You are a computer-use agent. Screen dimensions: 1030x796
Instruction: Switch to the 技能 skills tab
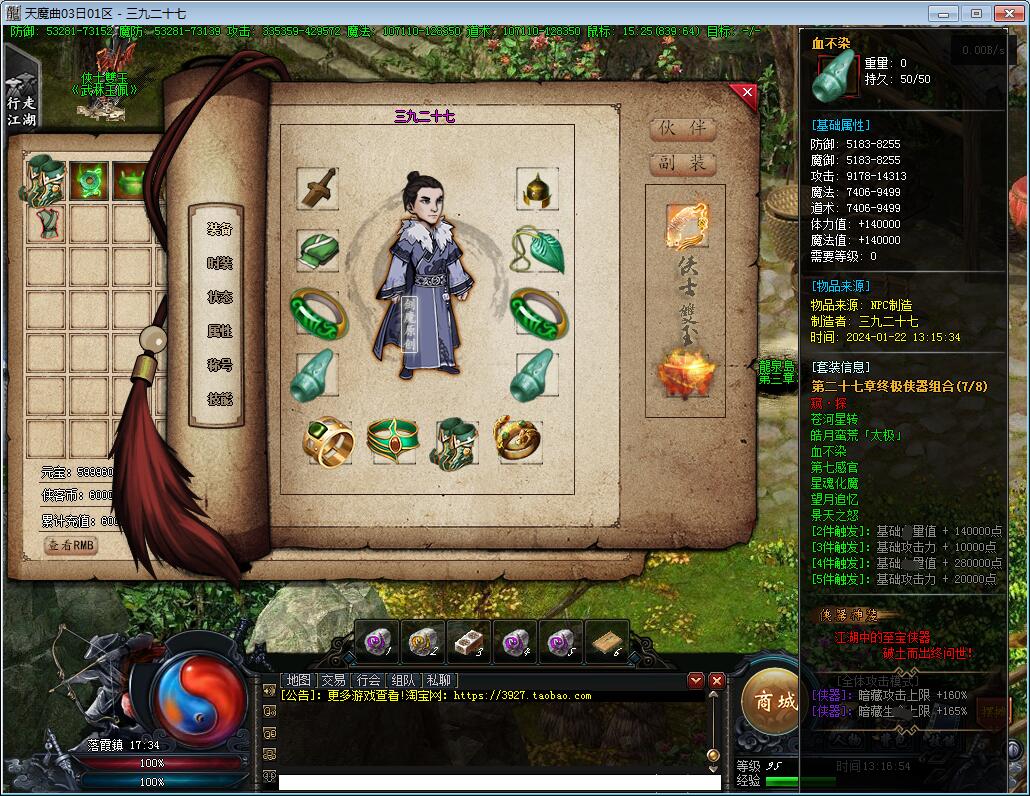(x=220, y=398)
